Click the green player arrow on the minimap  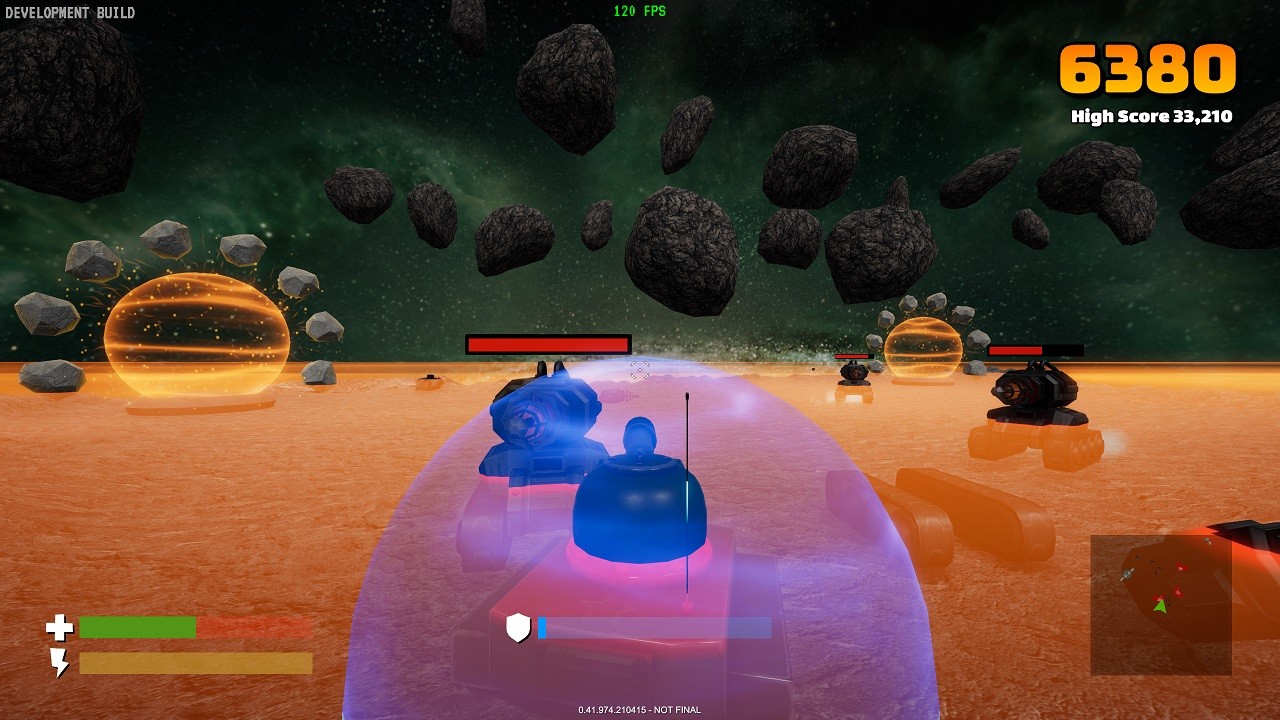click(1160, 605)
